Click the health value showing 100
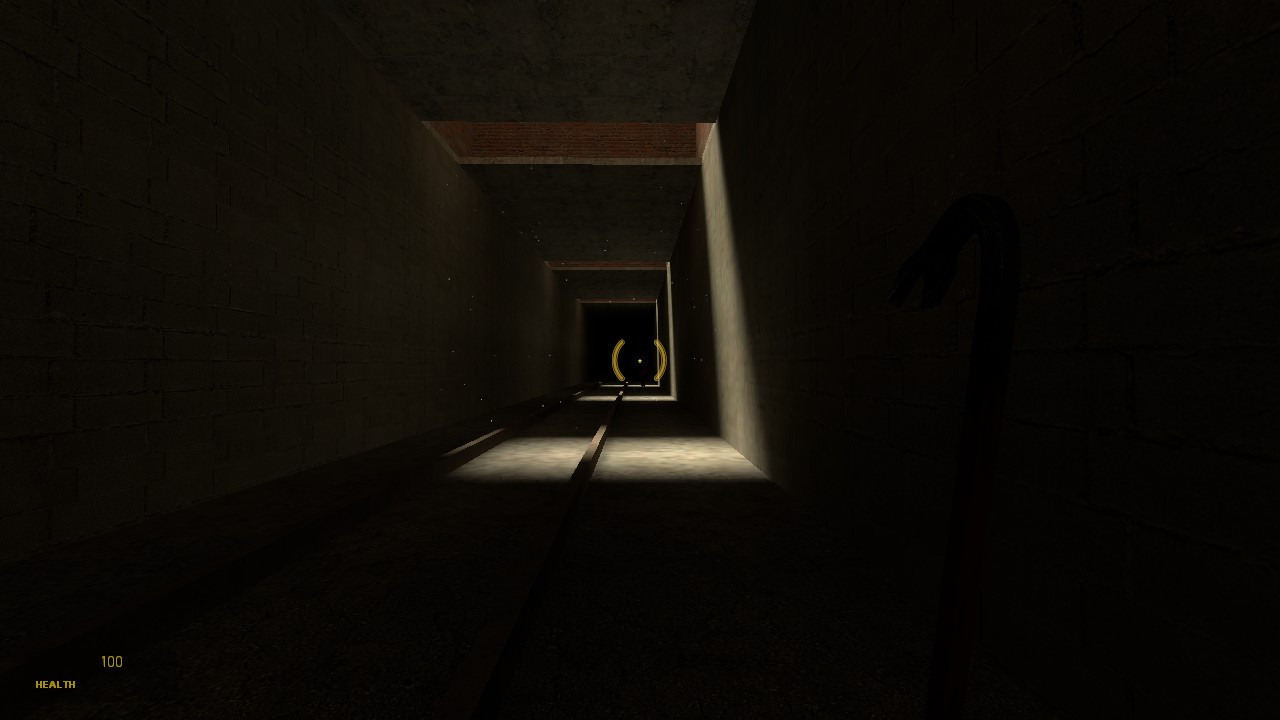Viewport: 1280px width, 720px height. pyautogui.click(x=110, y=661)
